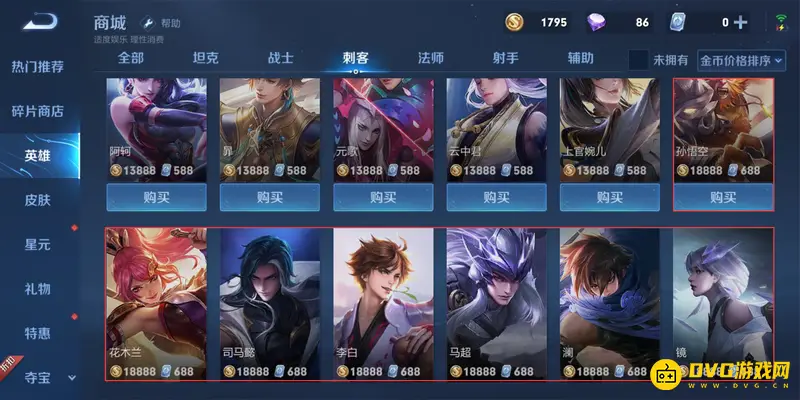
Task: Switch to the 法师 mage tab
Action: [431, 59]
